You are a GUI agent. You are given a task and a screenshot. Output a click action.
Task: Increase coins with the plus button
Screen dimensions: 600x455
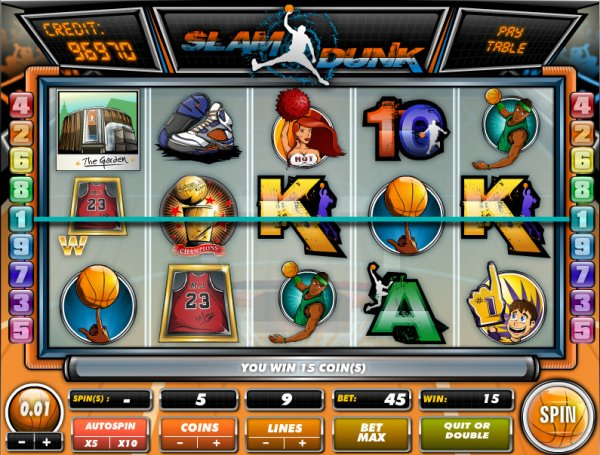pyautogui.click(x=217, y=443)
